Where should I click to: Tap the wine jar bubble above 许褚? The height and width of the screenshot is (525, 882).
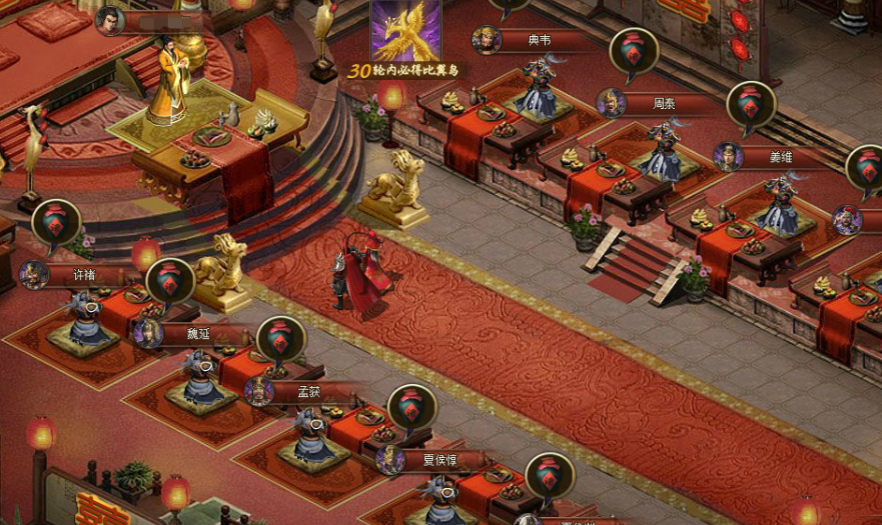point(56,222)
